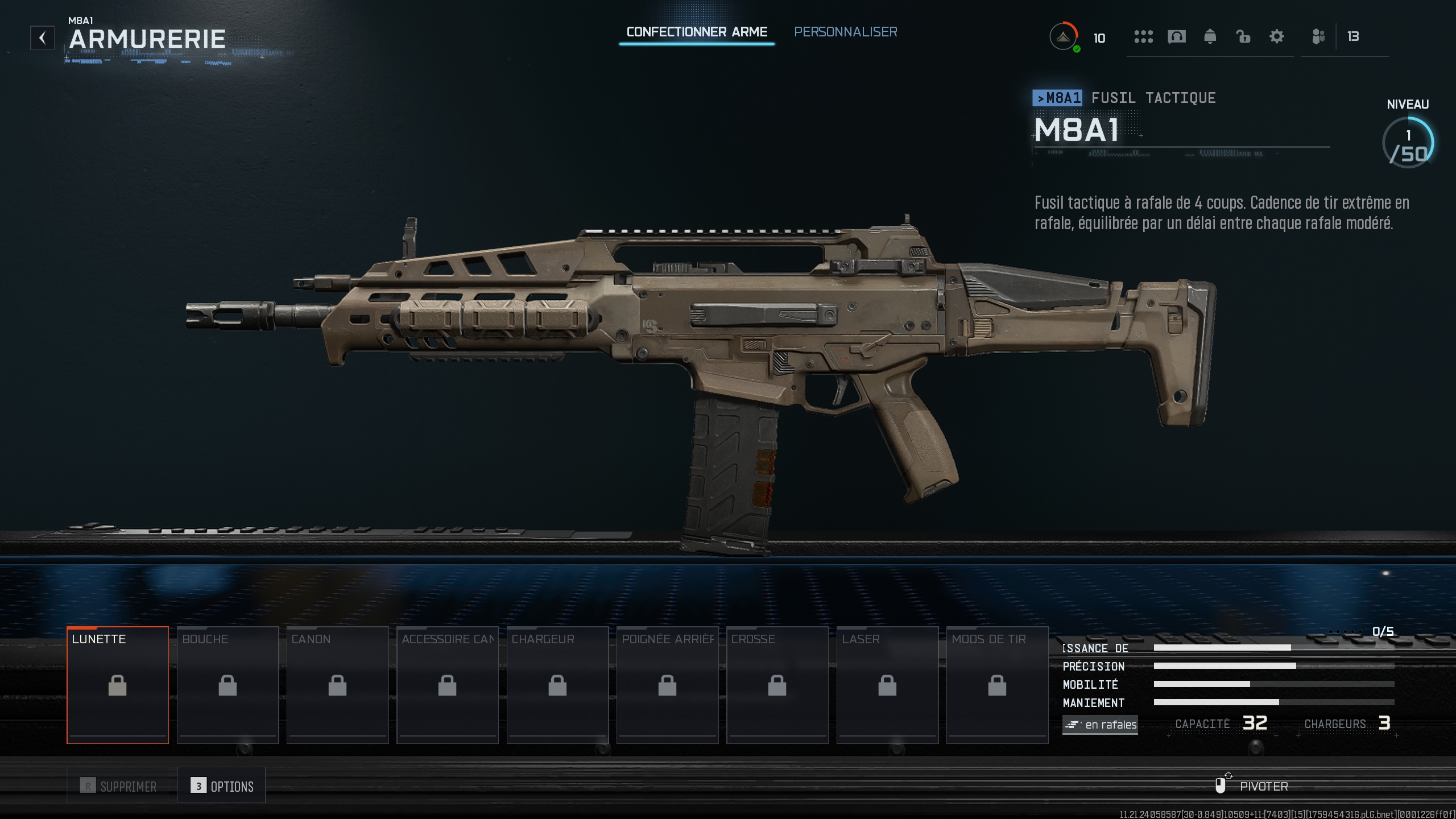1456x819 pixels.
Task: Open the hexagon grid menu icon
Action: pyautogui.click(x=1143, y=36)
